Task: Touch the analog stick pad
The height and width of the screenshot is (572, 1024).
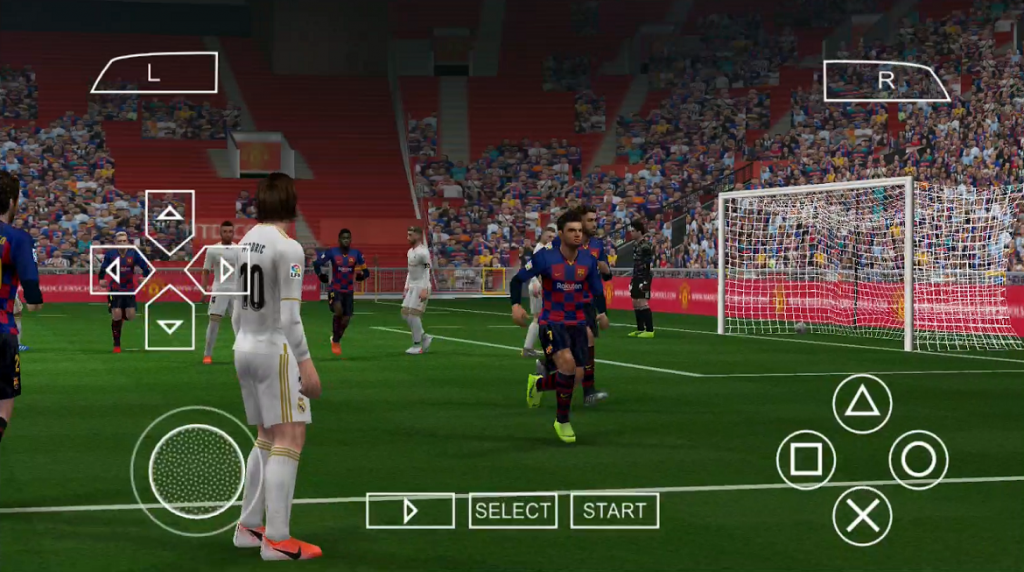Action: [x=196, y=471]
